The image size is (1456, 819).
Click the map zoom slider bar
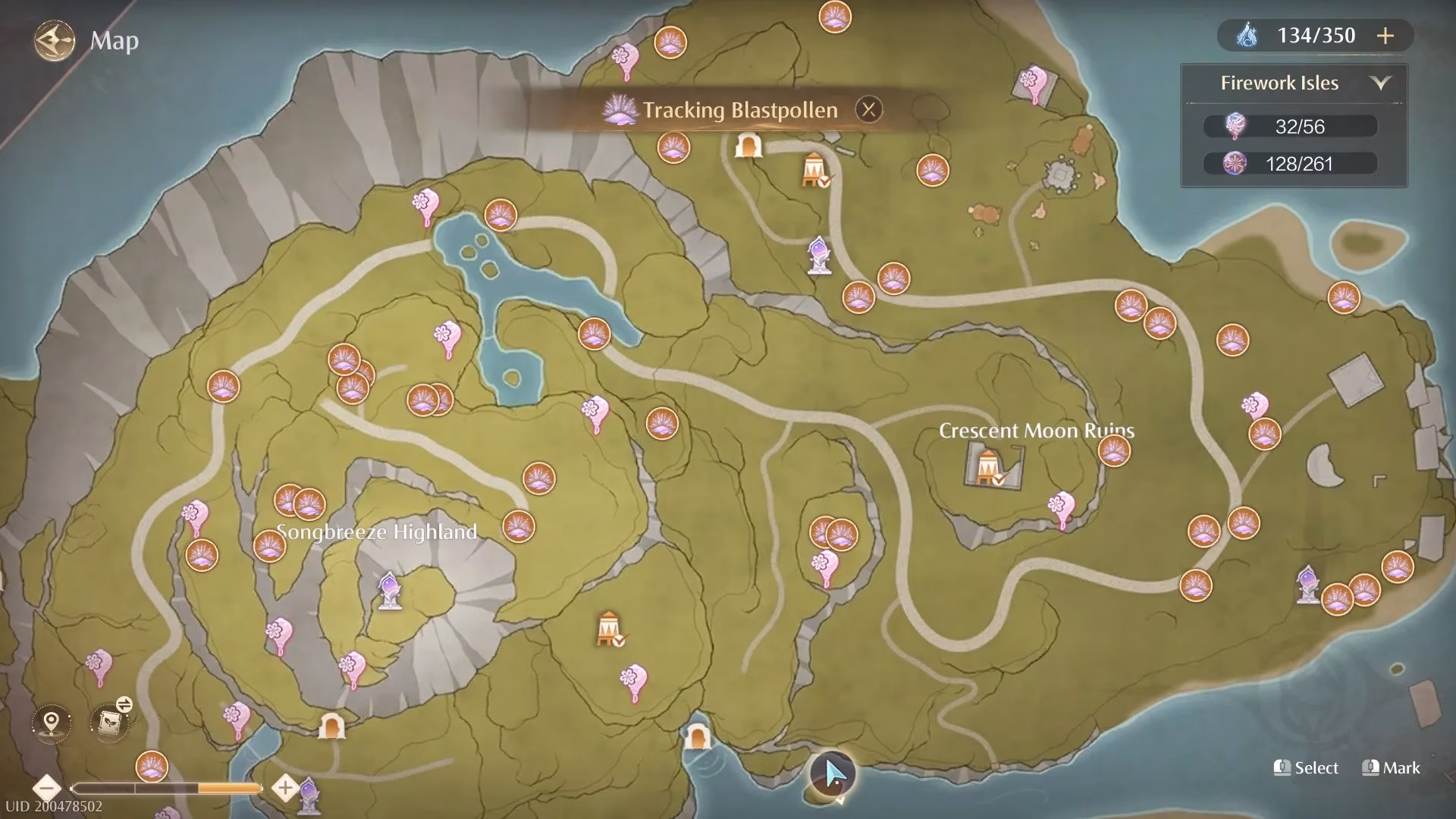point(166,789)
